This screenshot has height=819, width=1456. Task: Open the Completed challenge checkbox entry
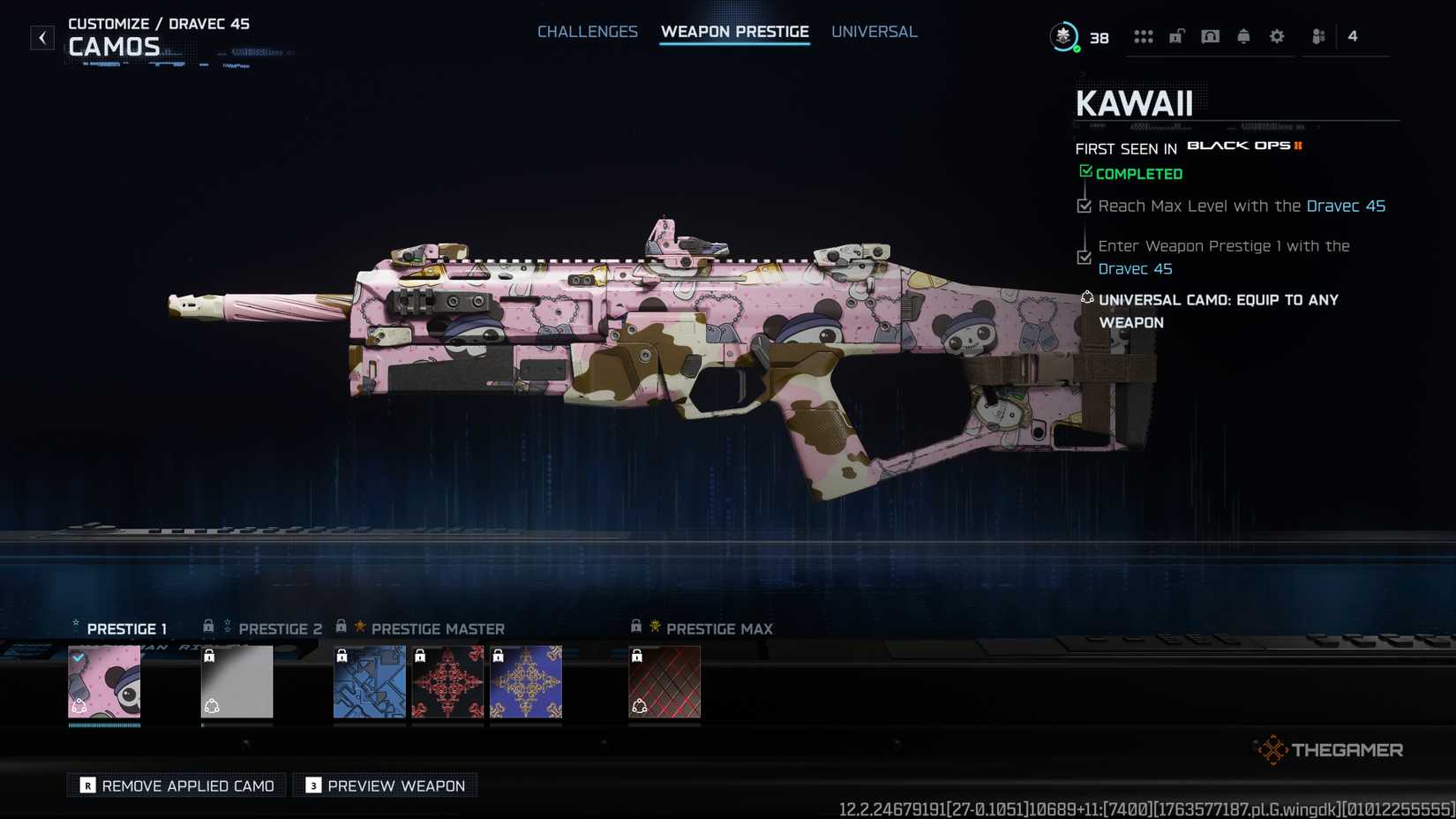click(x=1131, y=173)
